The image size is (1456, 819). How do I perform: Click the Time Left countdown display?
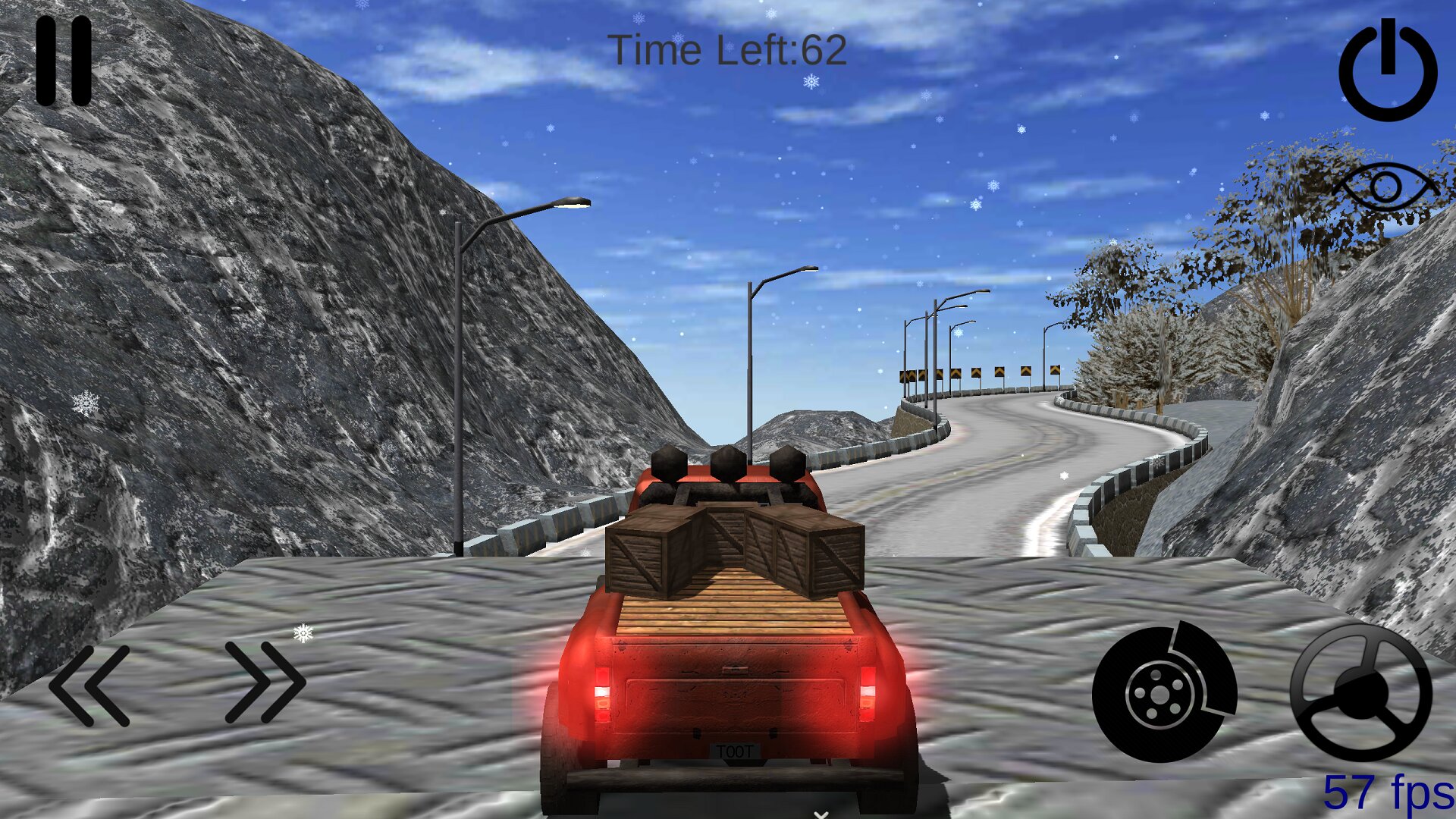[x=729, y=50]
